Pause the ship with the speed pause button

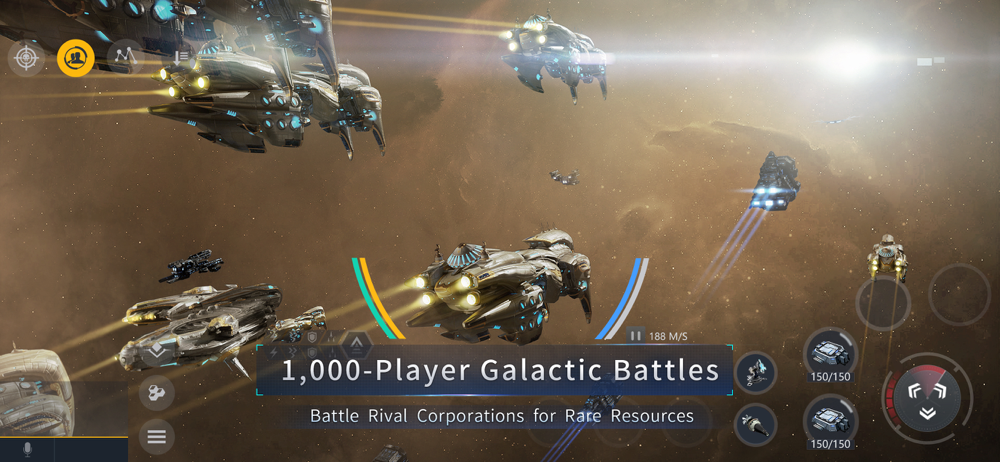[x=636, y=336]
